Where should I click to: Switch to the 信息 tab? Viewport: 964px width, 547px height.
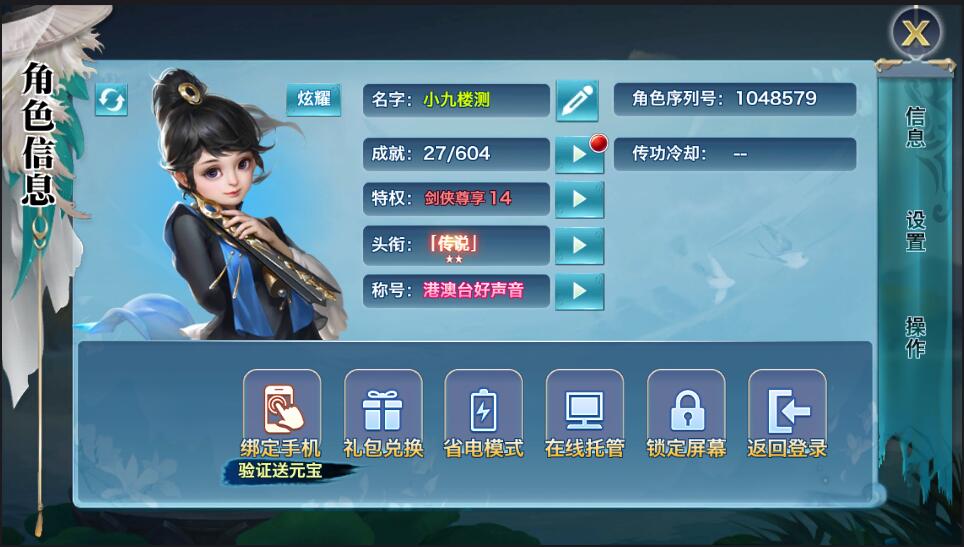pos(915,128)
